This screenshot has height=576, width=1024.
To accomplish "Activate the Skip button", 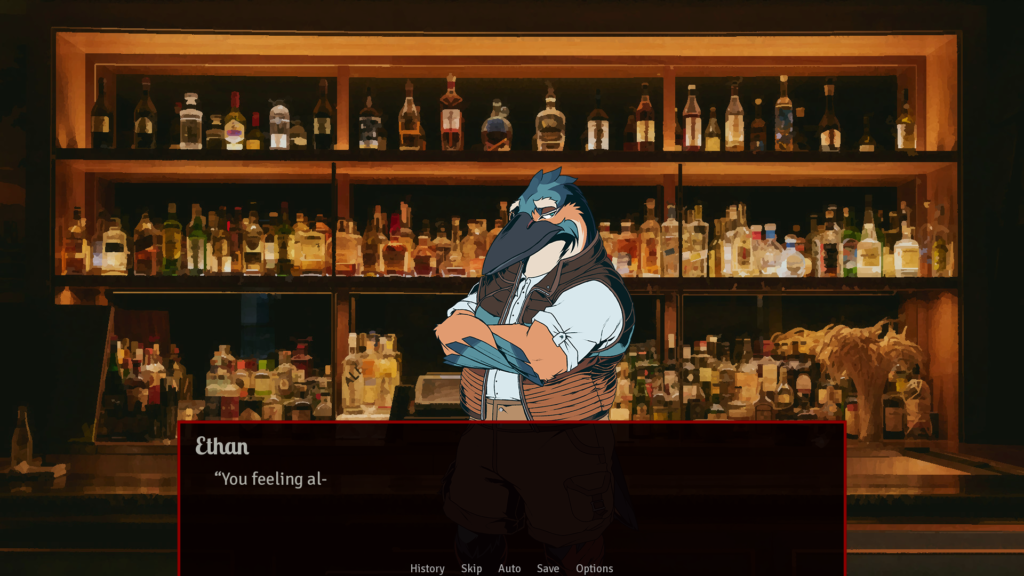I will 471,568.
